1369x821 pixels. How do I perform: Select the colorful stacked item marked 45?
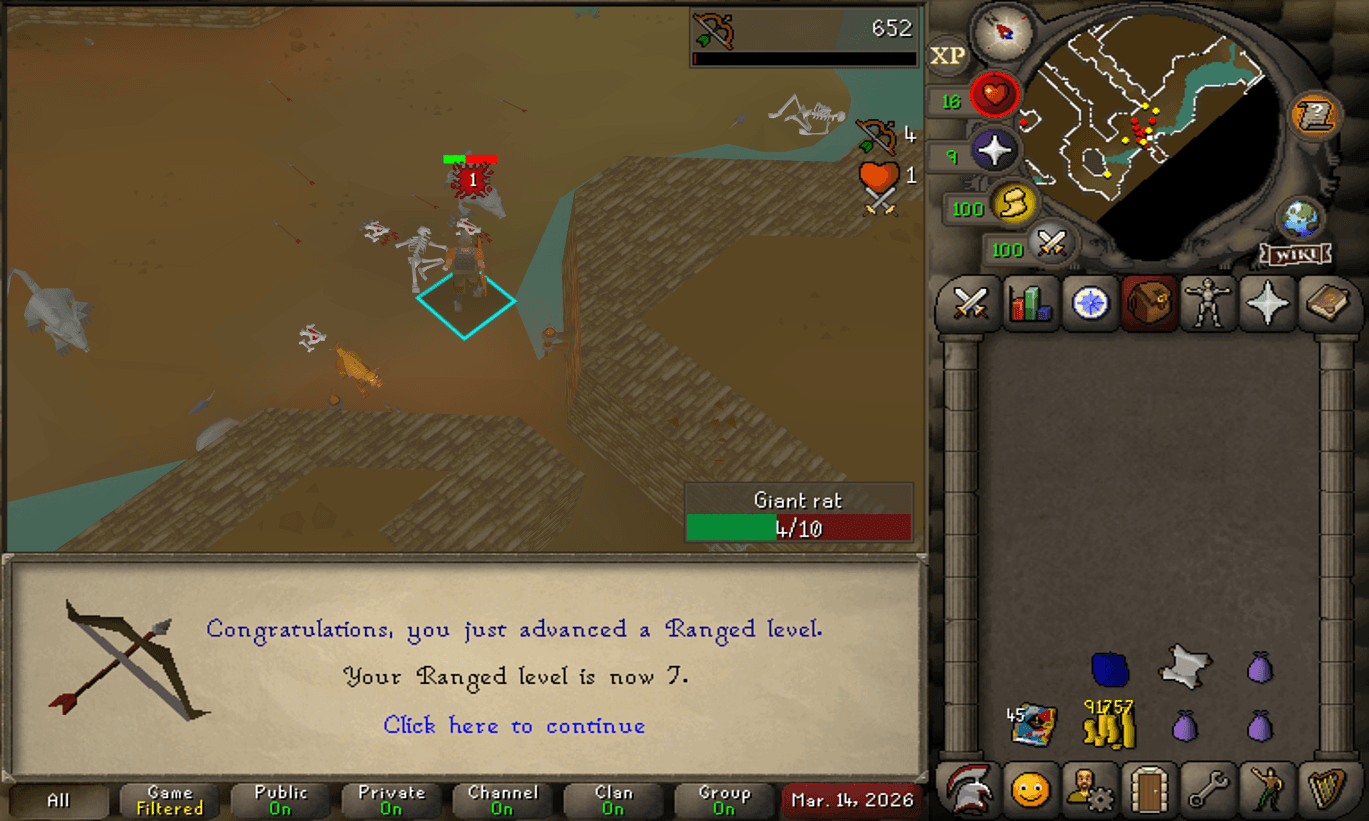[1034, 725]
